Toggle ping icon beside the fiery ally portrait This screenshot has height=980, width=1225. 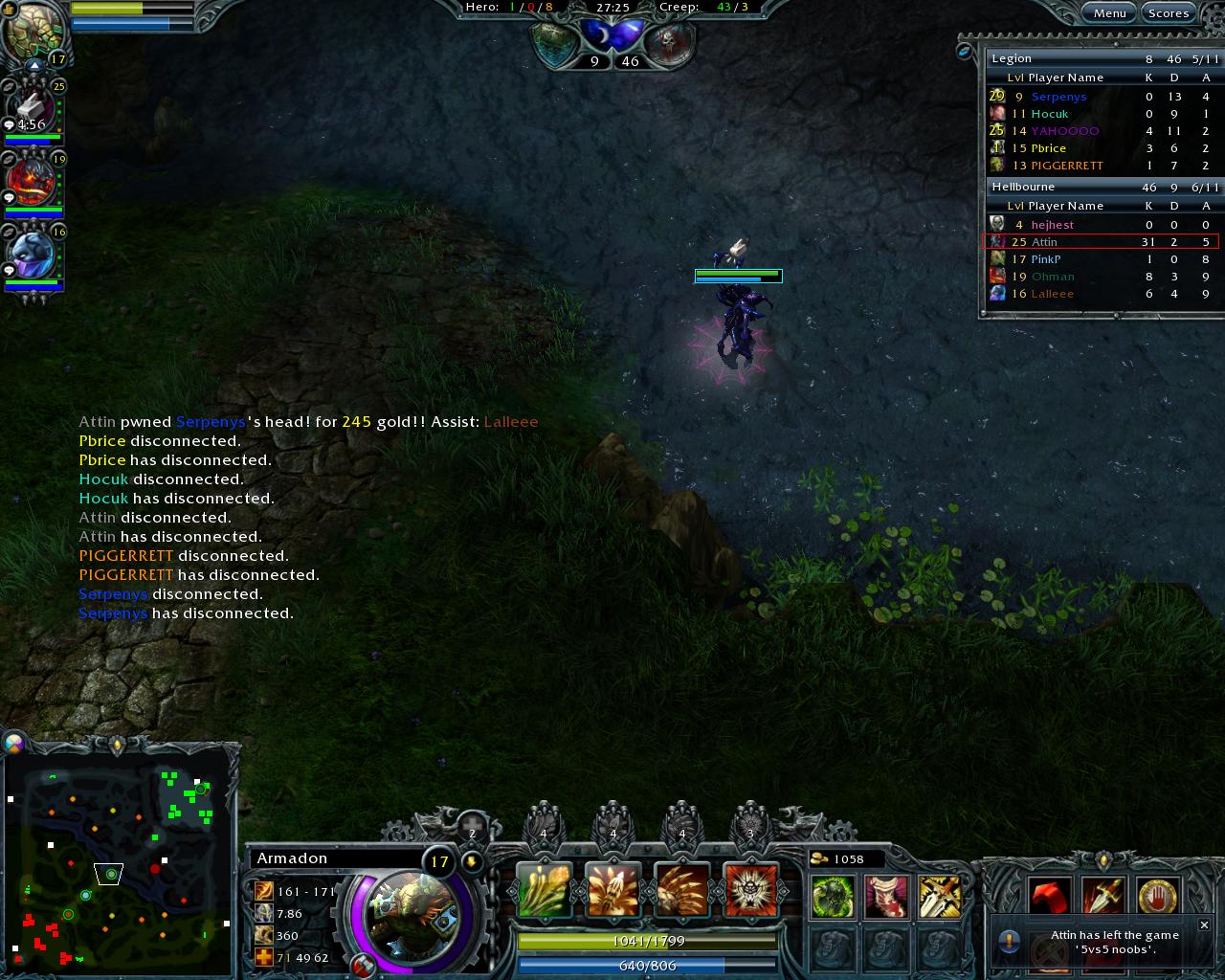point(9,159)
